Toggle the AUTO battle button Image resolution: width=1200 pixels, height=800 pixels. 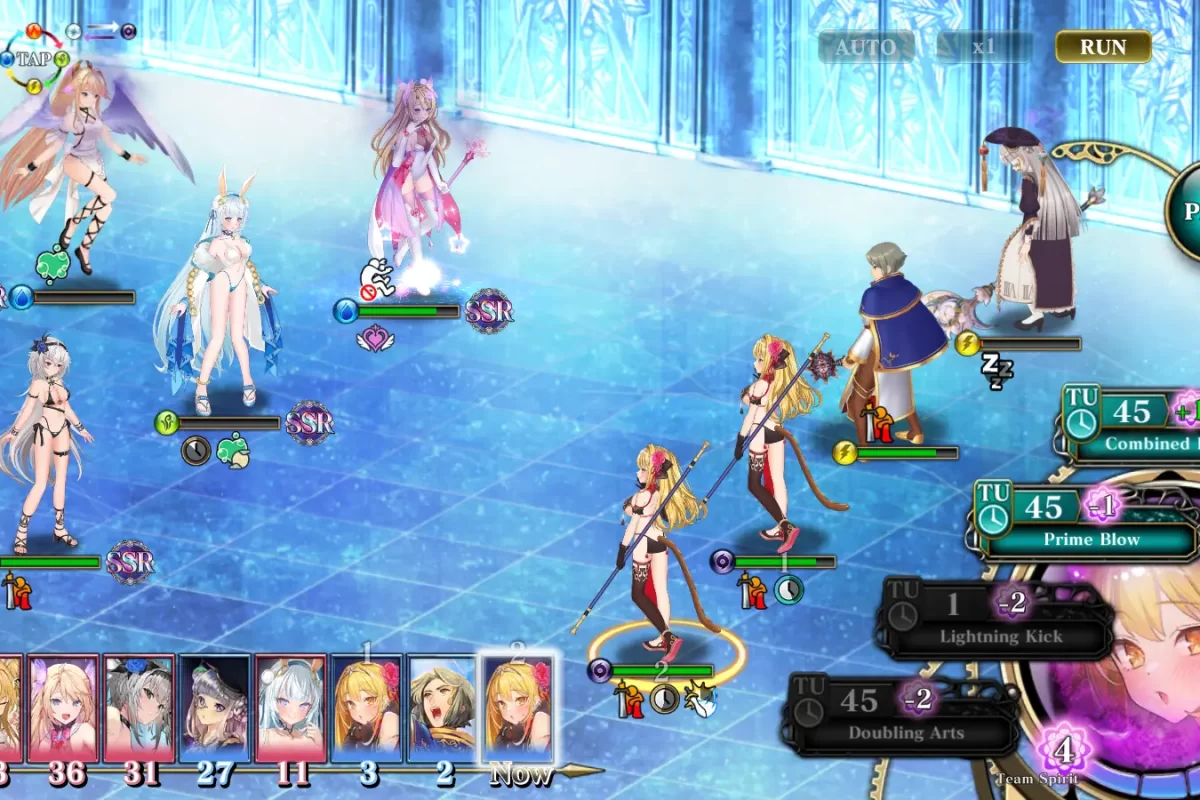pos(866,47)
